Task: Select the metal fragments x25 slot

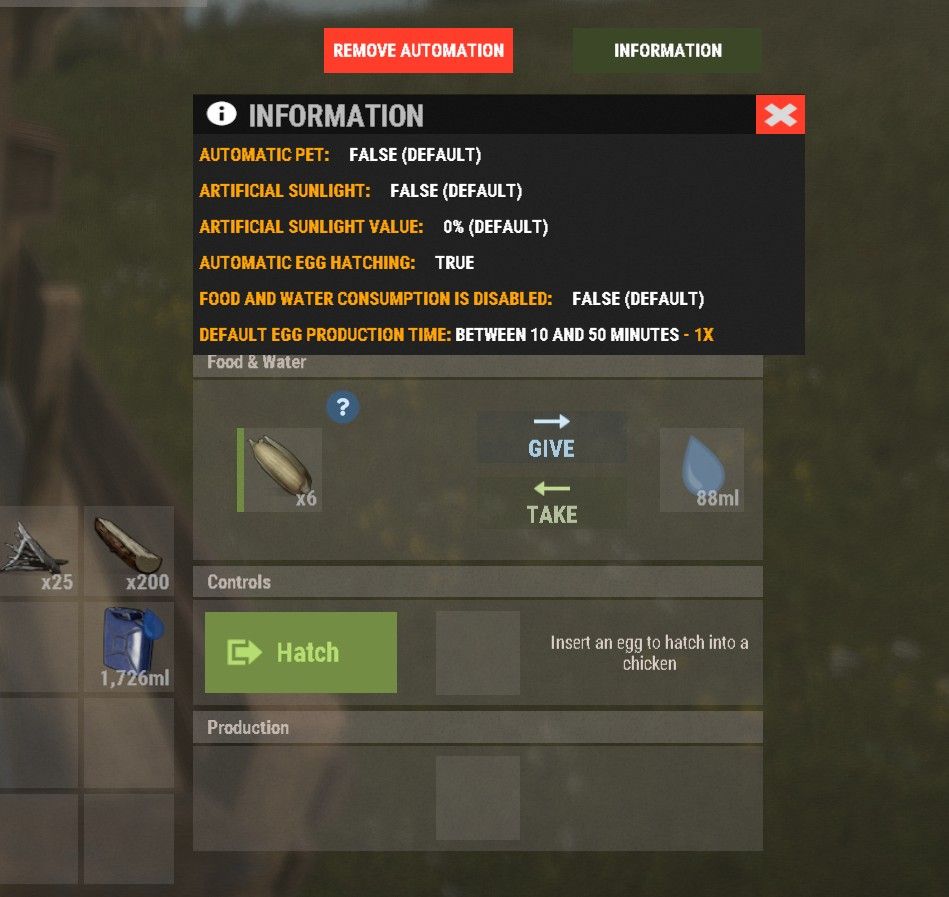Action: [x=36, y=551]
